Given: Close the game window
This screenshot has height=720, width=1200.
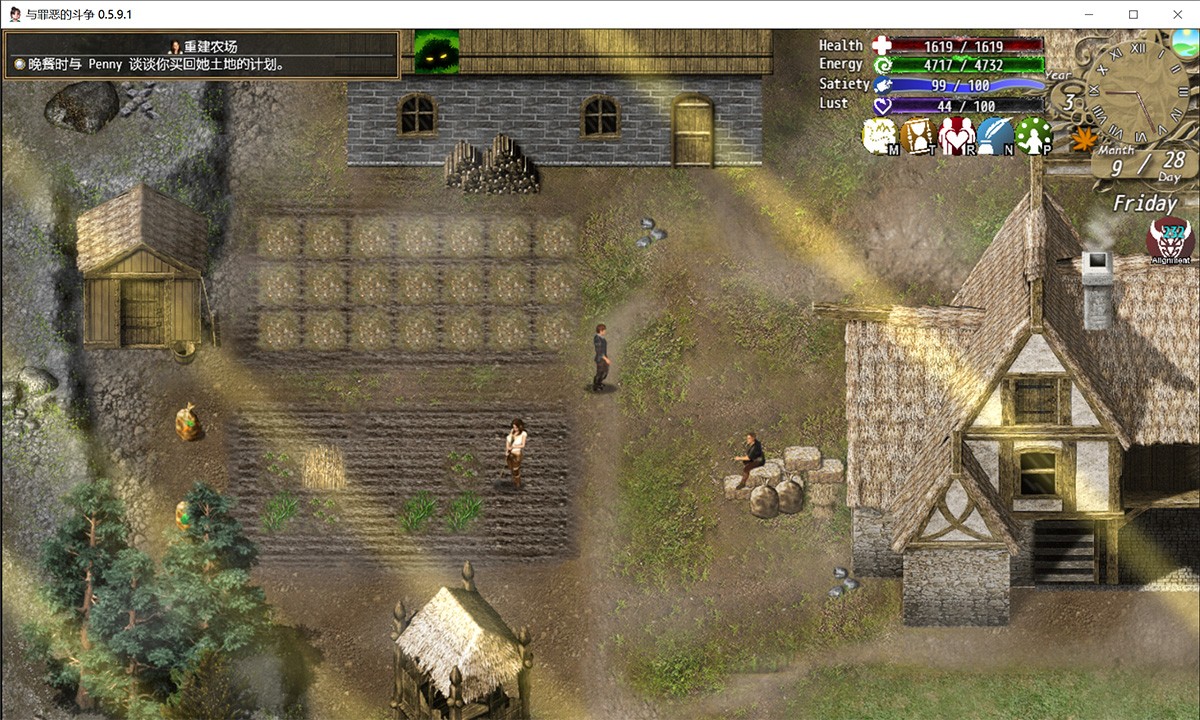Looking at the screenshot, I should pos(1176,14).
